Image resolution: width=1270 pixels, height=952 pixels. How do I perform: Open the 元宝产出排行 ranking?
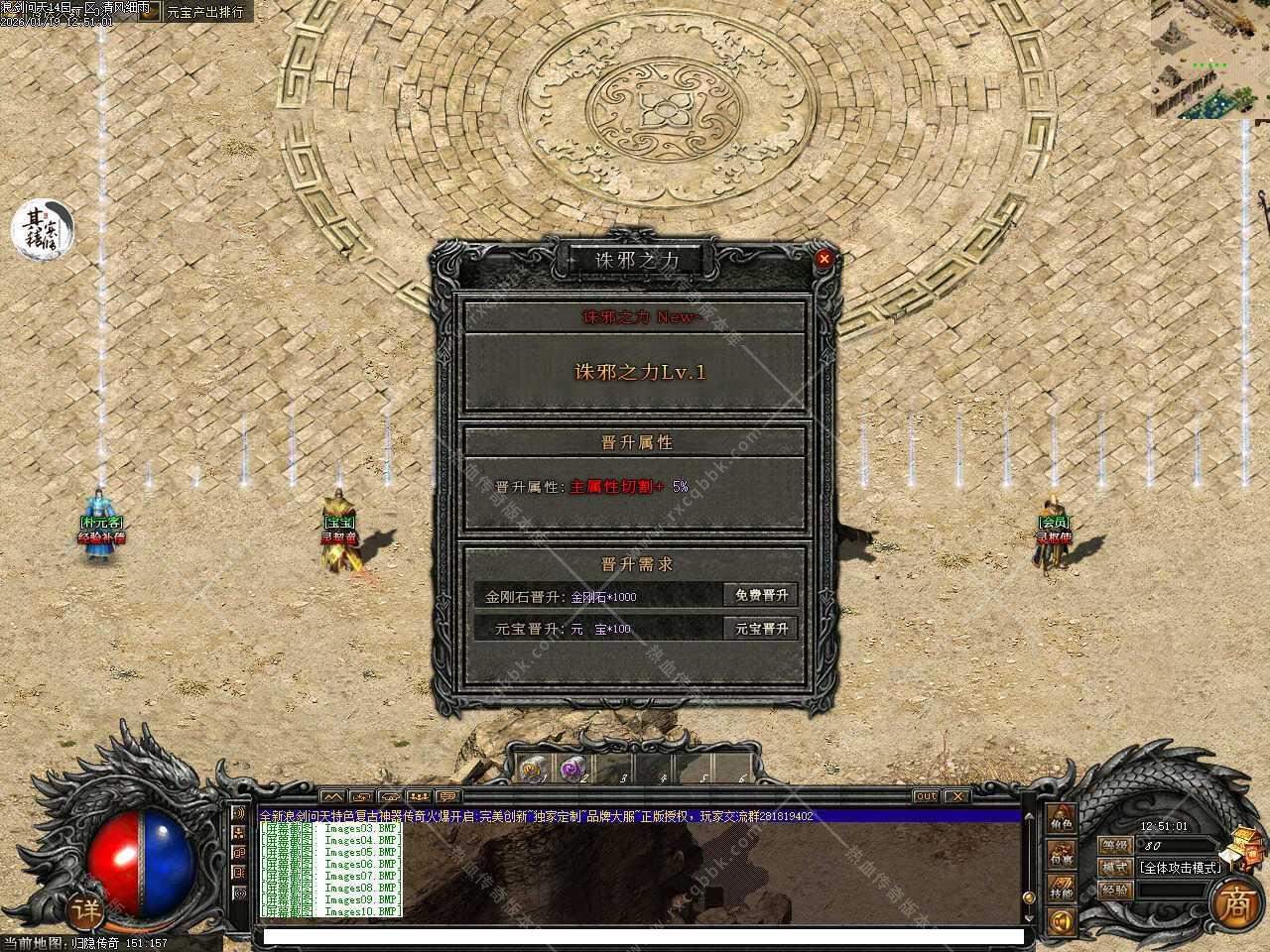pos(203,12)
